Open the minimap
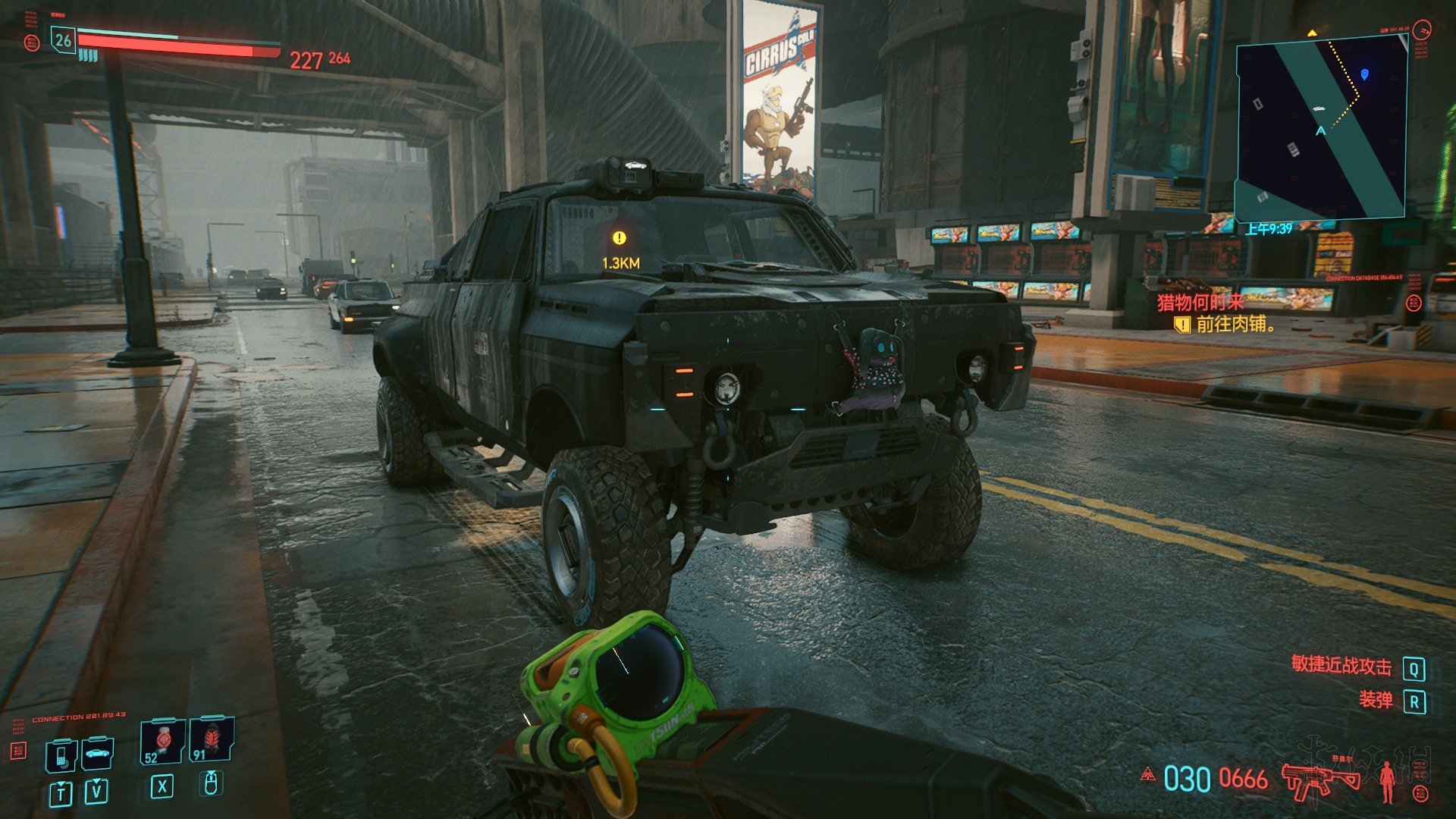The height and width of the screenshot is (819, 1456). click(1321, 129)
